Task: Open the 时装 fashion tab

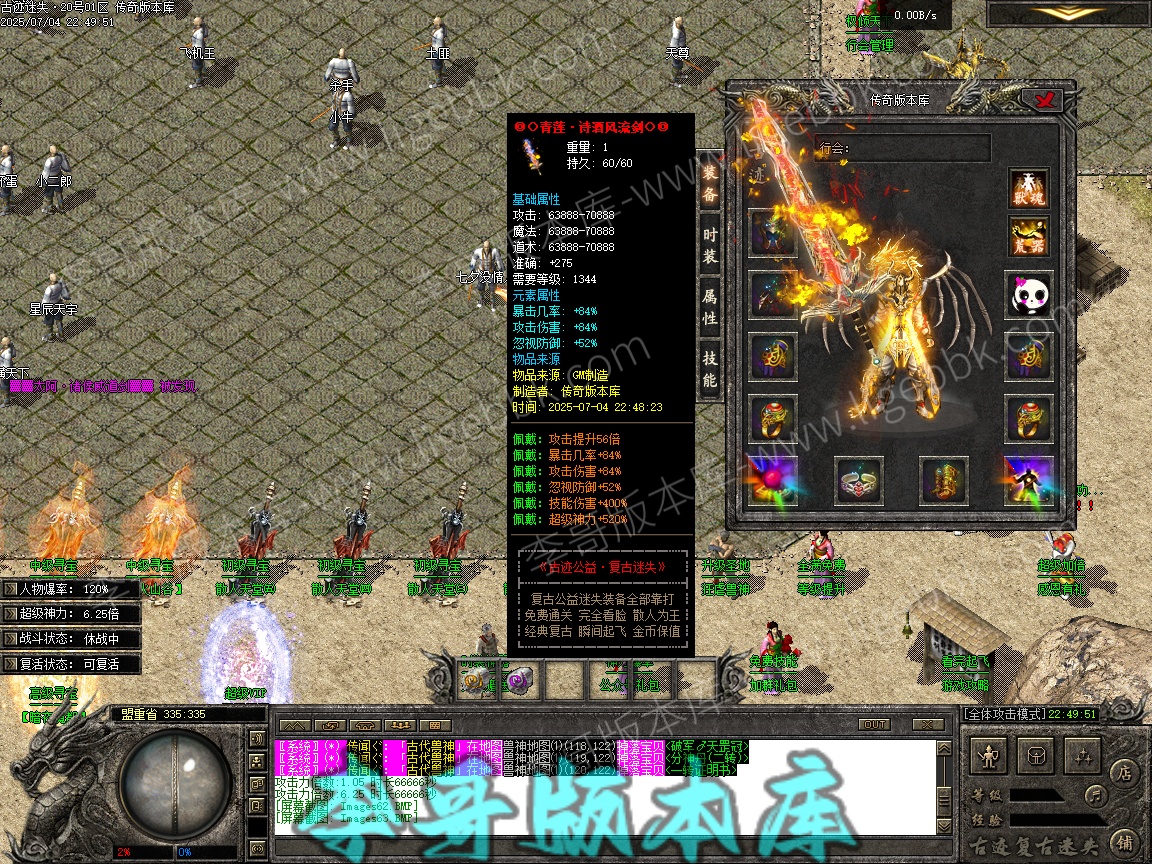Action: coord(709,246)
